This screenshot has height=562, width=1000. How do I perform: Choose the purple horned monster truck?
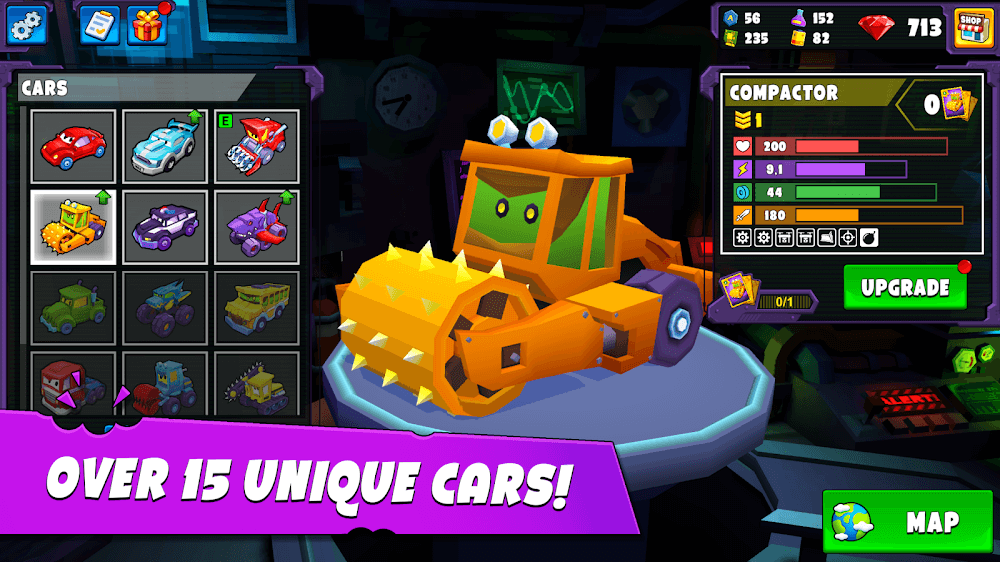click(x=256, y=227)
